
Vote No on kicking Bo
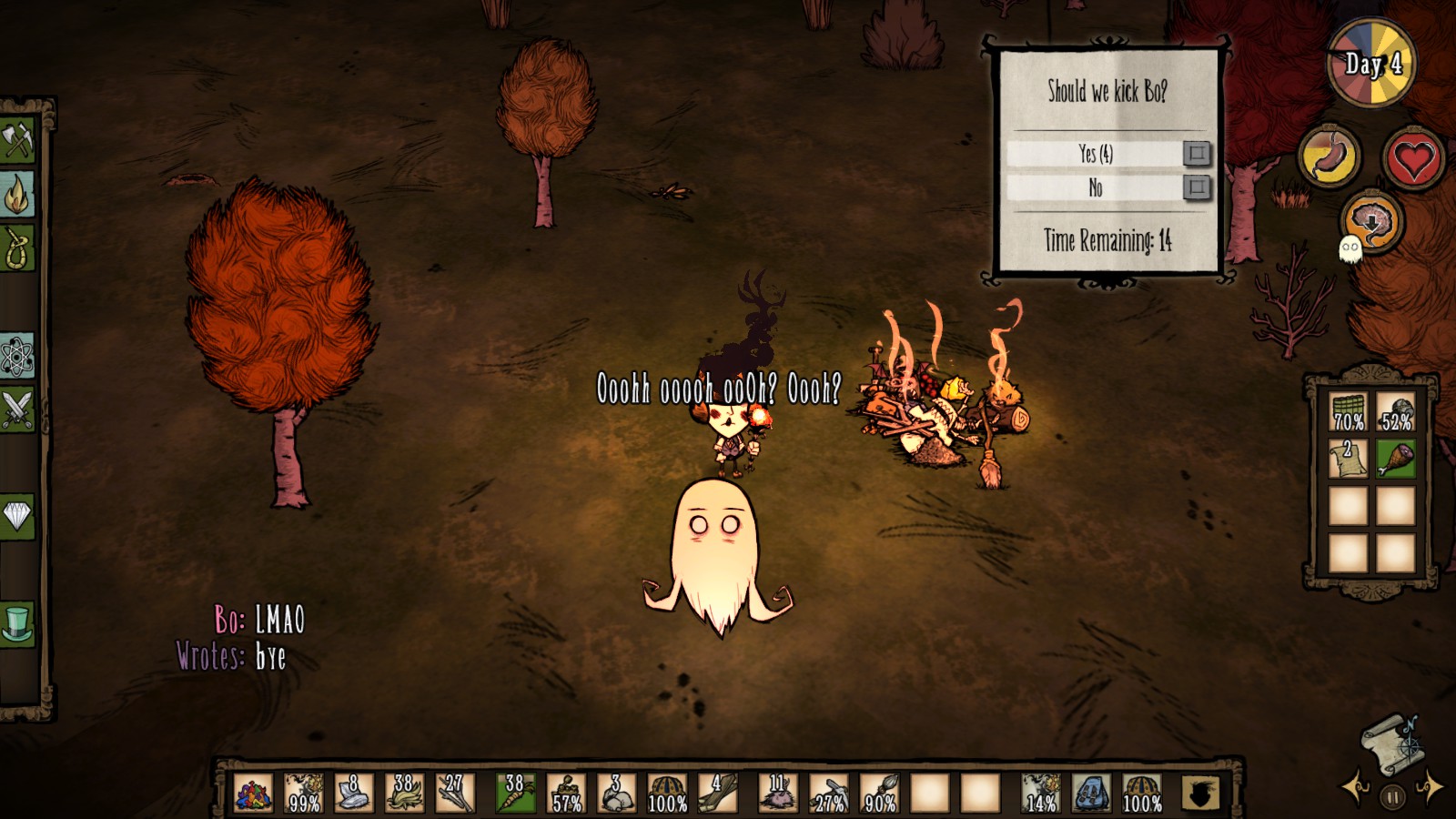pyautogui.click(x=1197, y=187)
